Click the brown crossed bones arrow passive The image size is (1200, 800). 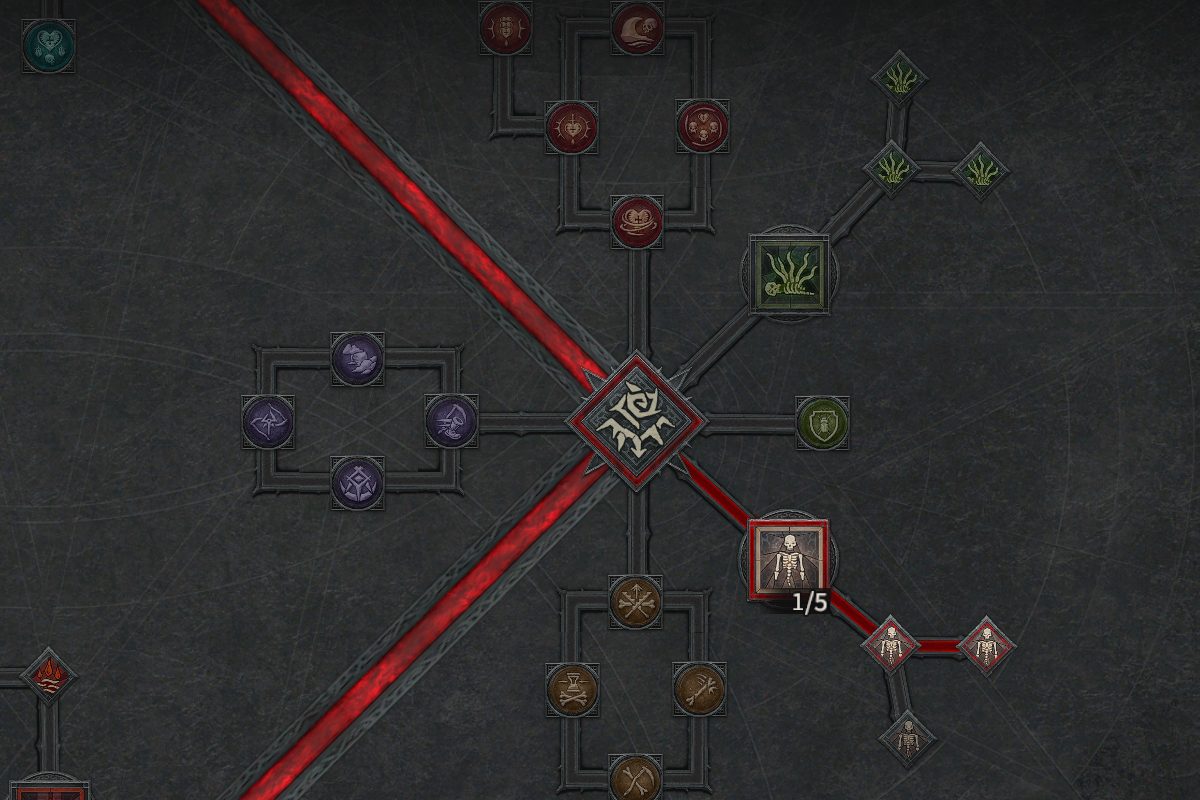[636, 601]
